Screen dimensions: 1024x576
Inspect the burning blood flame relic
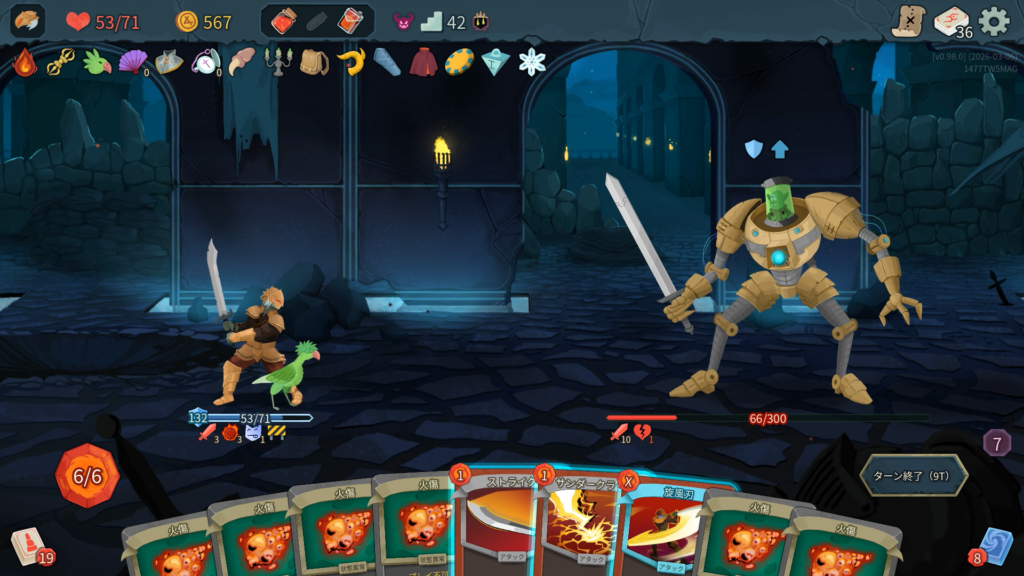coord(24,62)
